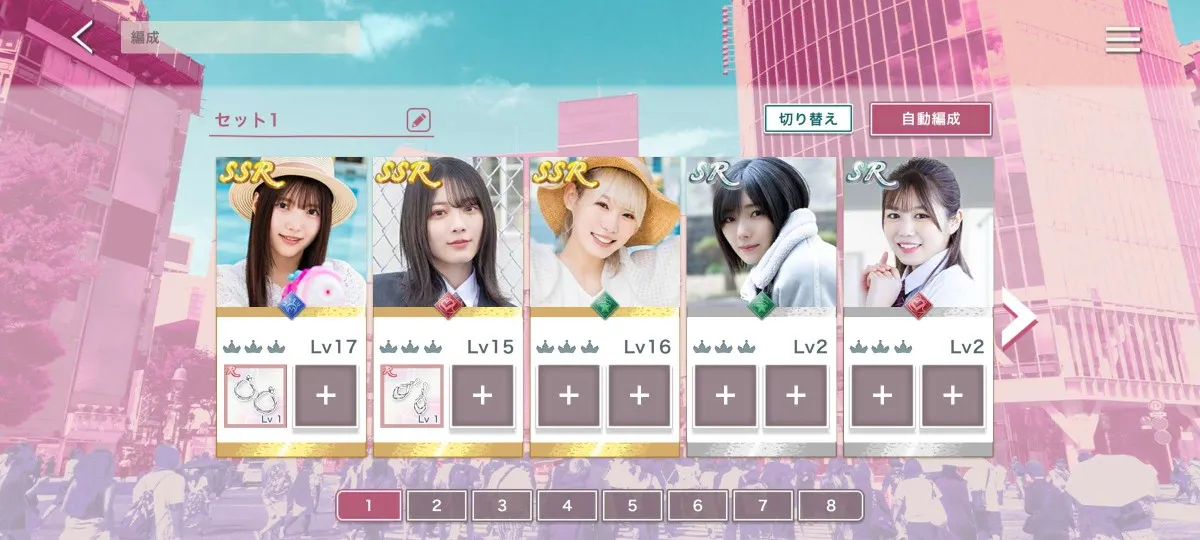Switch to set tab 8
The height and width of the screenshot is (540, 1200).
tap(829, 505)
